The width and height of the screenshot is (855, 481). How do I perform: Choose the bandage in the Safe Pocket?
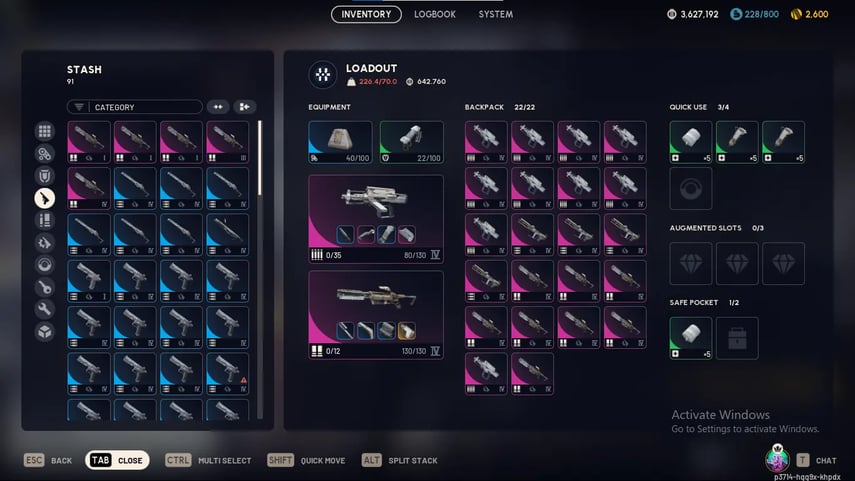[691, 338]
